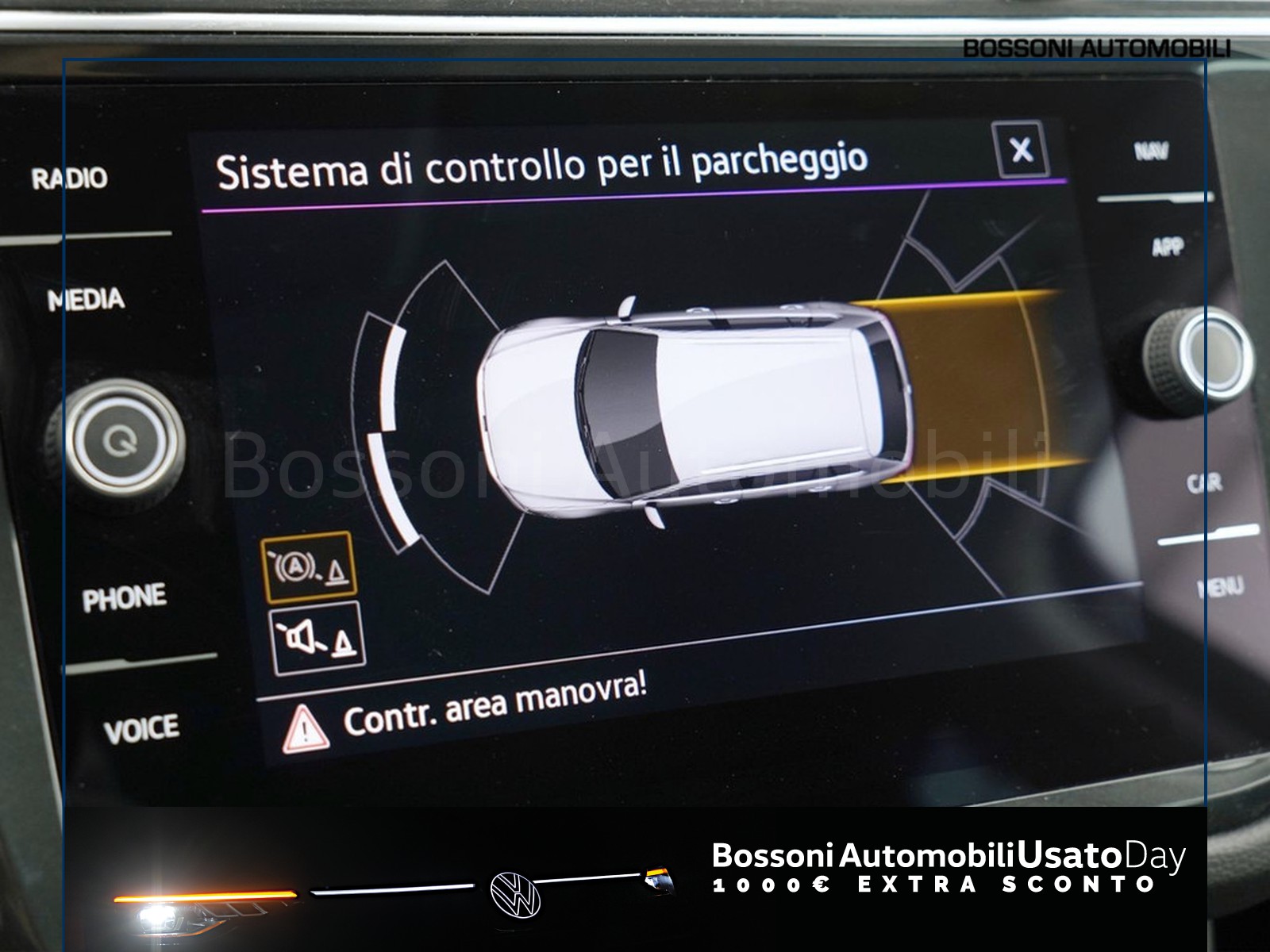Open the RADIO menu
The height and width of the screenshot is (952, 1270).
[70, 177]
